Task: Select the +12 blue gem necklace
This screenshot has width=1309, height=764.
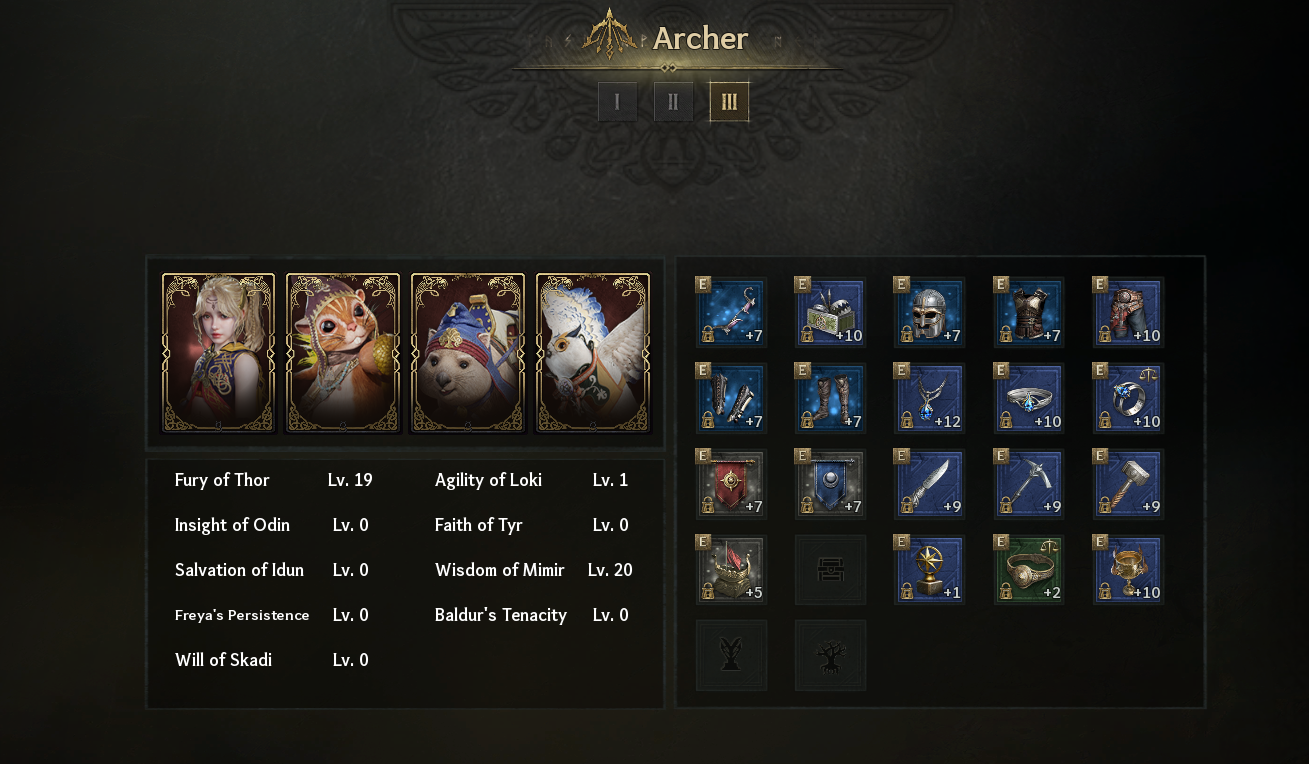Action: pos(930,399)
